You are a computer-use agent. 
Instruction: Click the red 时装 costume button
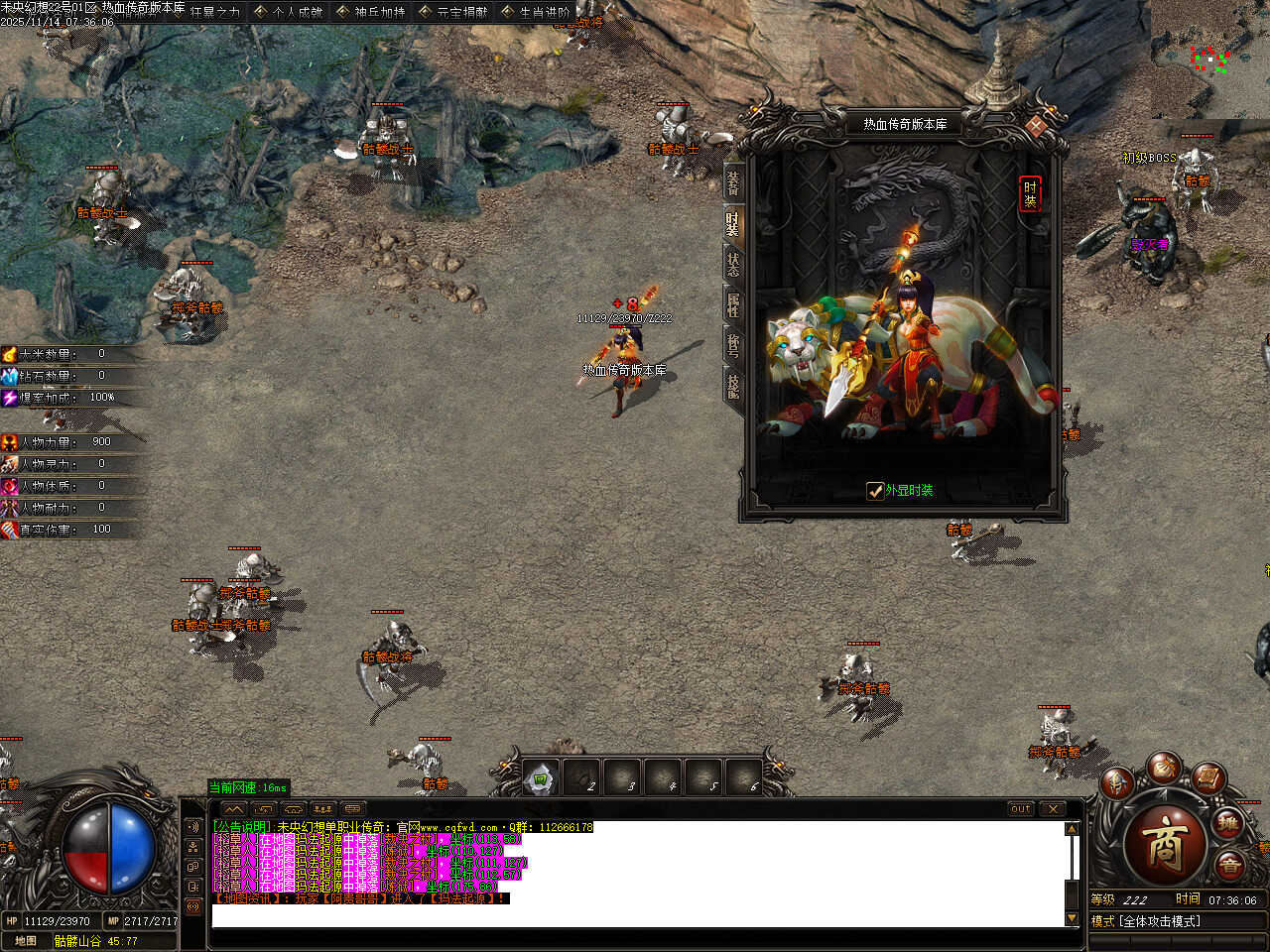coord(1030,193)
